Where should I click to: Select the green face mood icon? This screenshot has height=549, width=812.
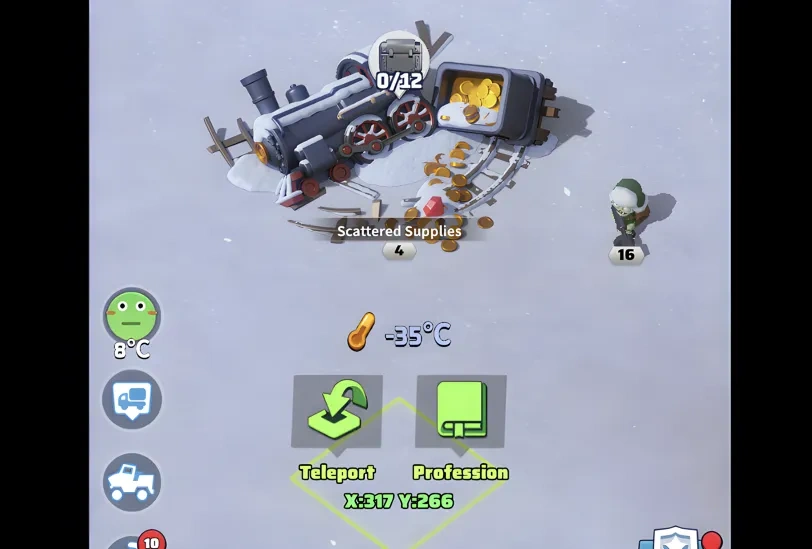[x=132, y=316]
